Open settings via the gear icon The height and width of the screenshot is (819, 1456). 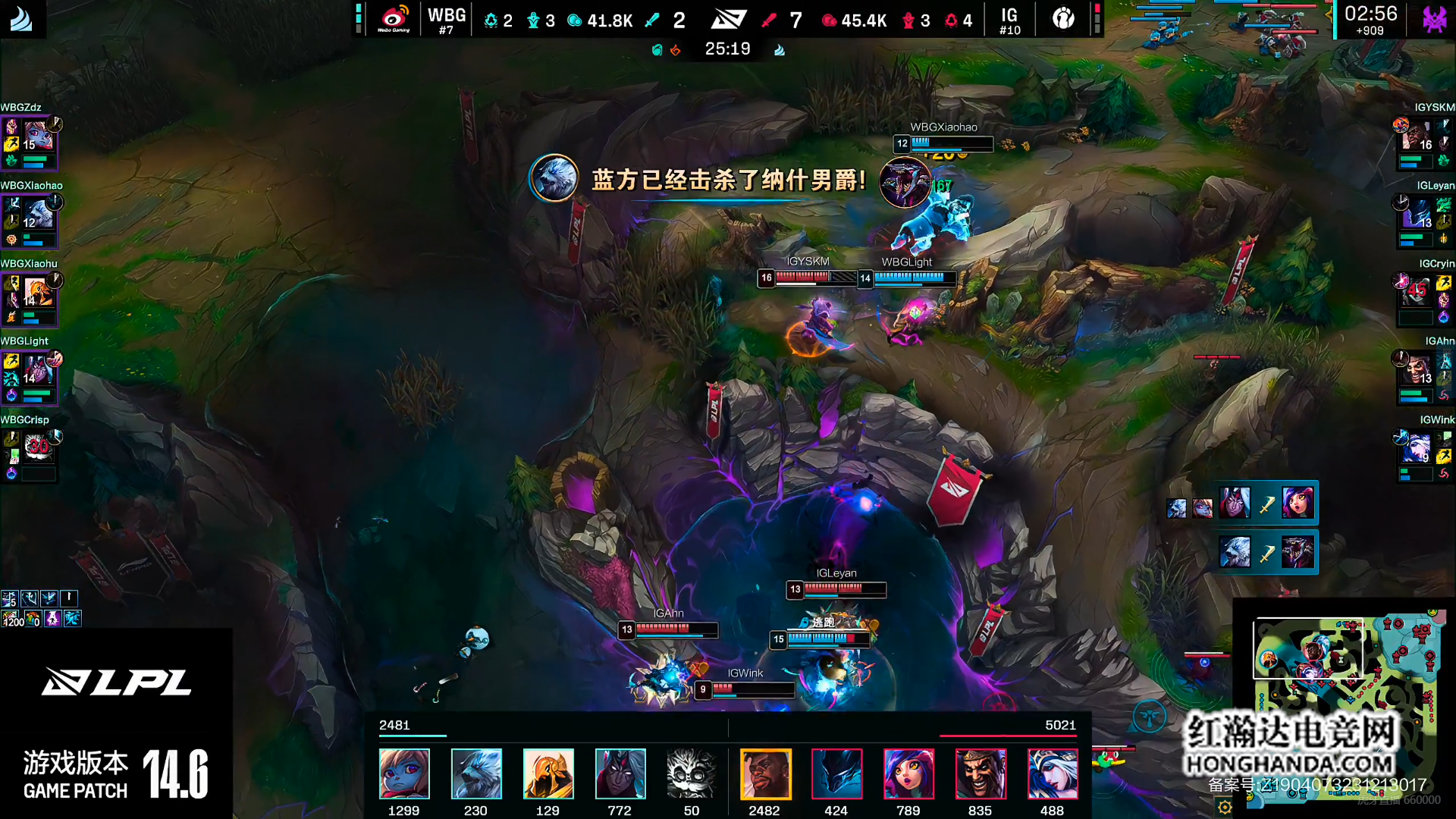tap(1224, 807)
